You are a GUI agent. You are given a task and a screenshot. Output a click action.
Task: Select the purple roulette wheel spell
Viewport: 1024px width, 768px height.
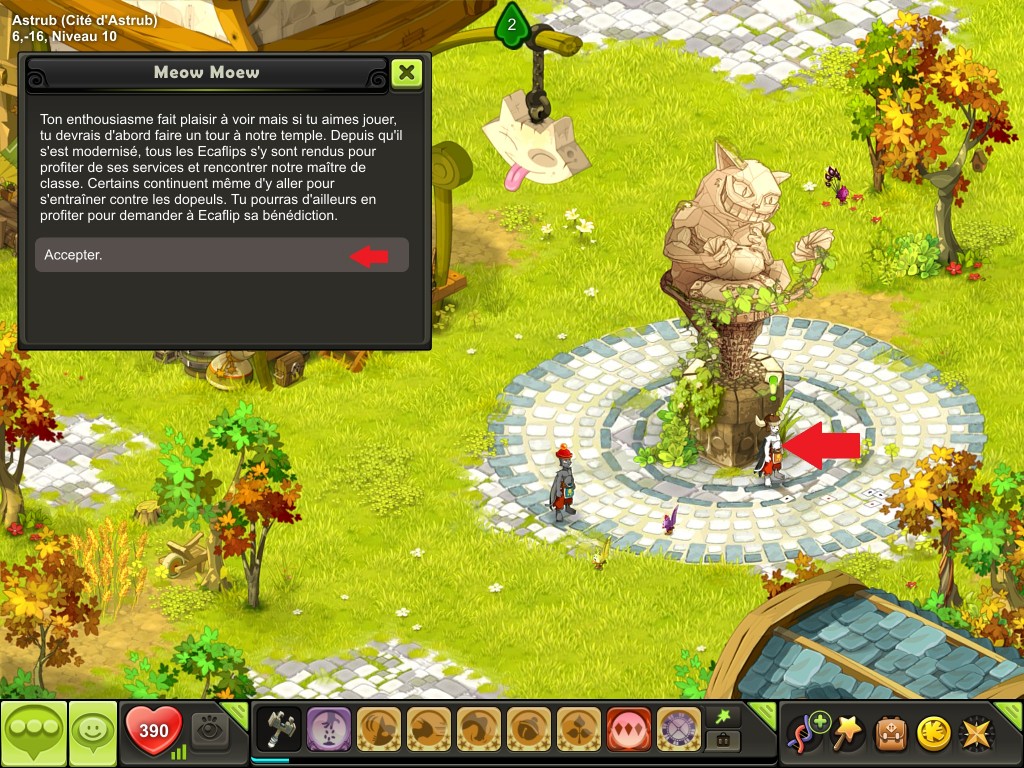(679, 729)
